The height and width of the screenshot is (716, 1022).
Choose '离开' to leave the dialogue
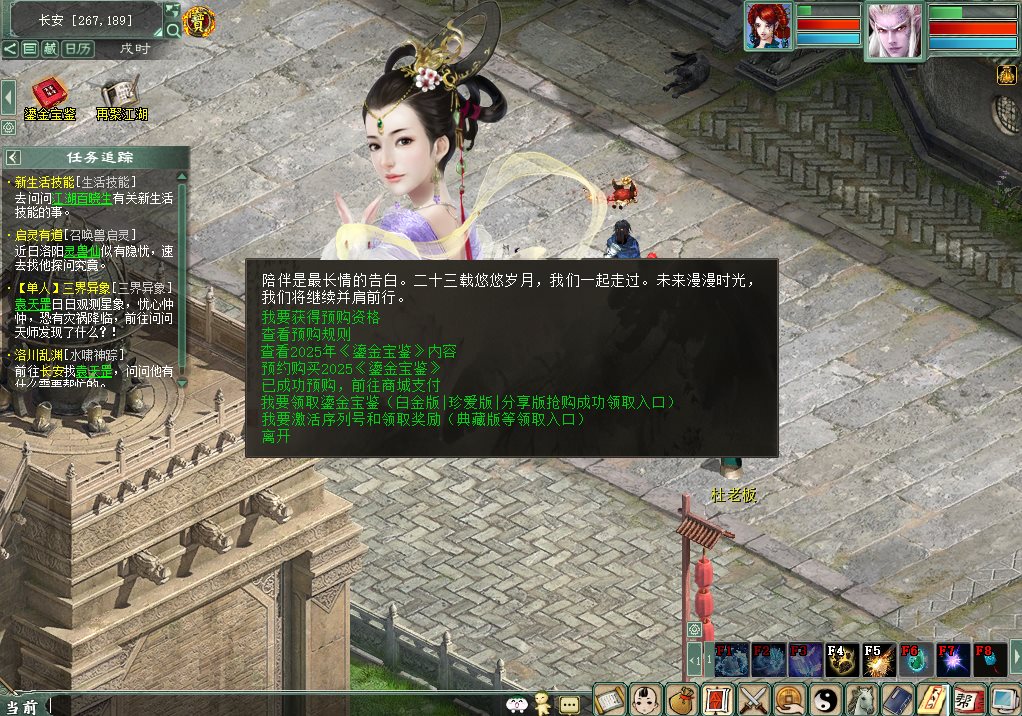coord(275,436)
